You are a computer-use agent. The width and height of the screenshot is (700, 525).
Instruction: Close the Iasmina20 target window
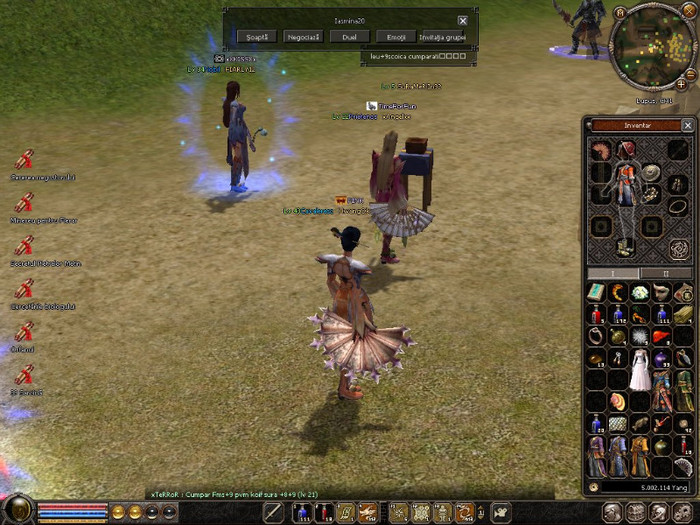pyautogui.click(x=462, y=20)
